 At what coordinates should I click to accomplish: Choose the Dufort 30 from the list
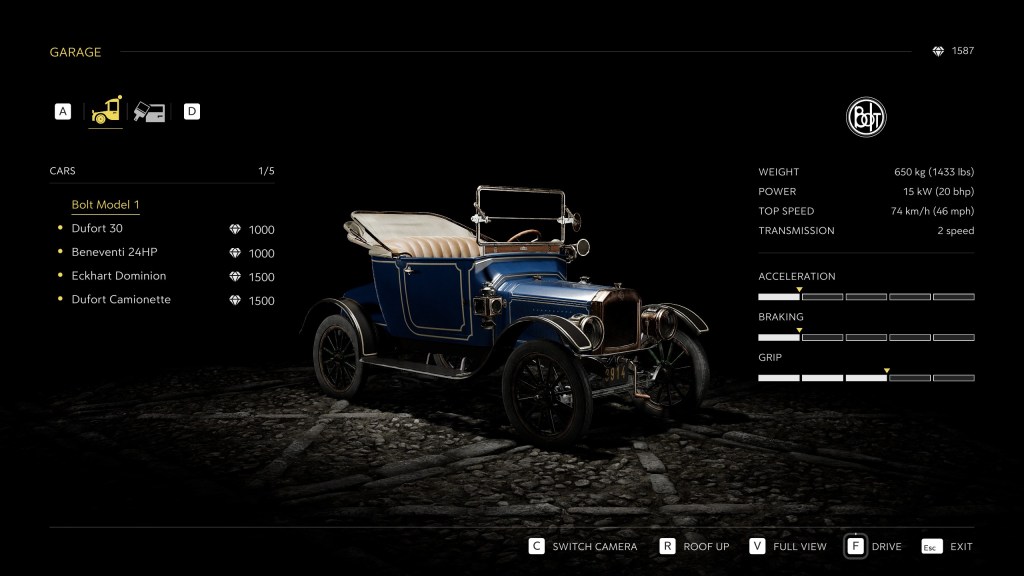(x=97, y=229)
